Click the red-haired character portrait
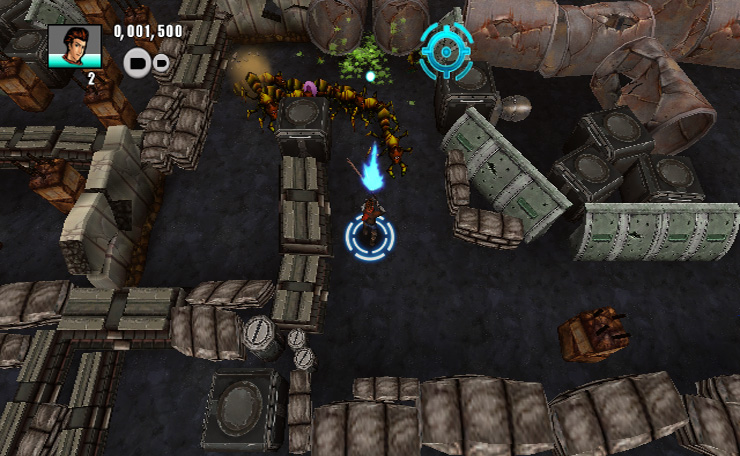Screen dimensions: 740x456 coord(74,46)
